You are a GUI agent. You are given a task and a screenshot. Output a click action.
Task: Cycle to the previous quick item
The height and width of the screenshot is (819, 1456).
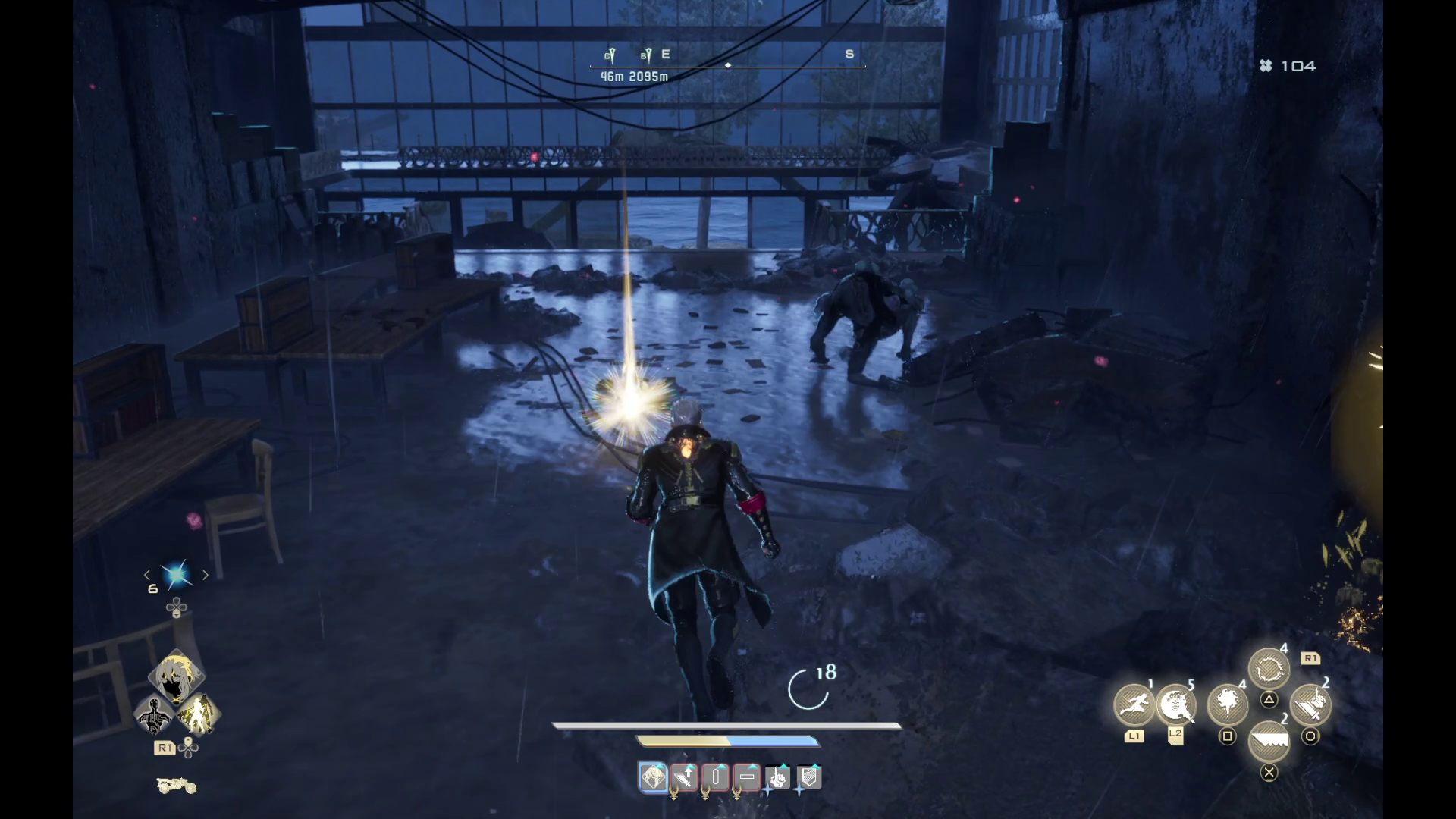tap(147, 575)
